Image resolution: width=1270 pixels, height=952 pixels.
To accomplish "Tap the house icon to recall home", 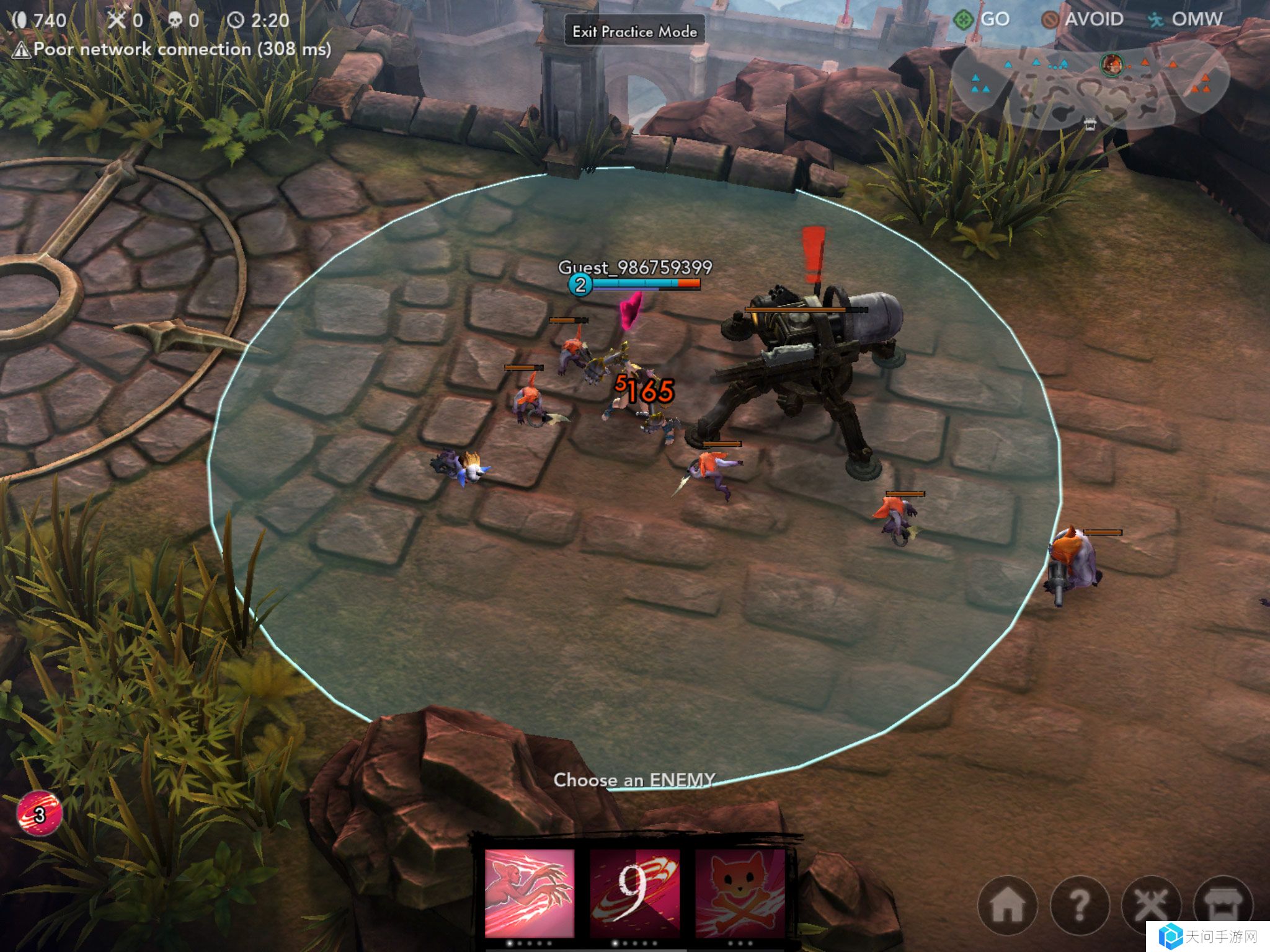I will coord(1008,906).
